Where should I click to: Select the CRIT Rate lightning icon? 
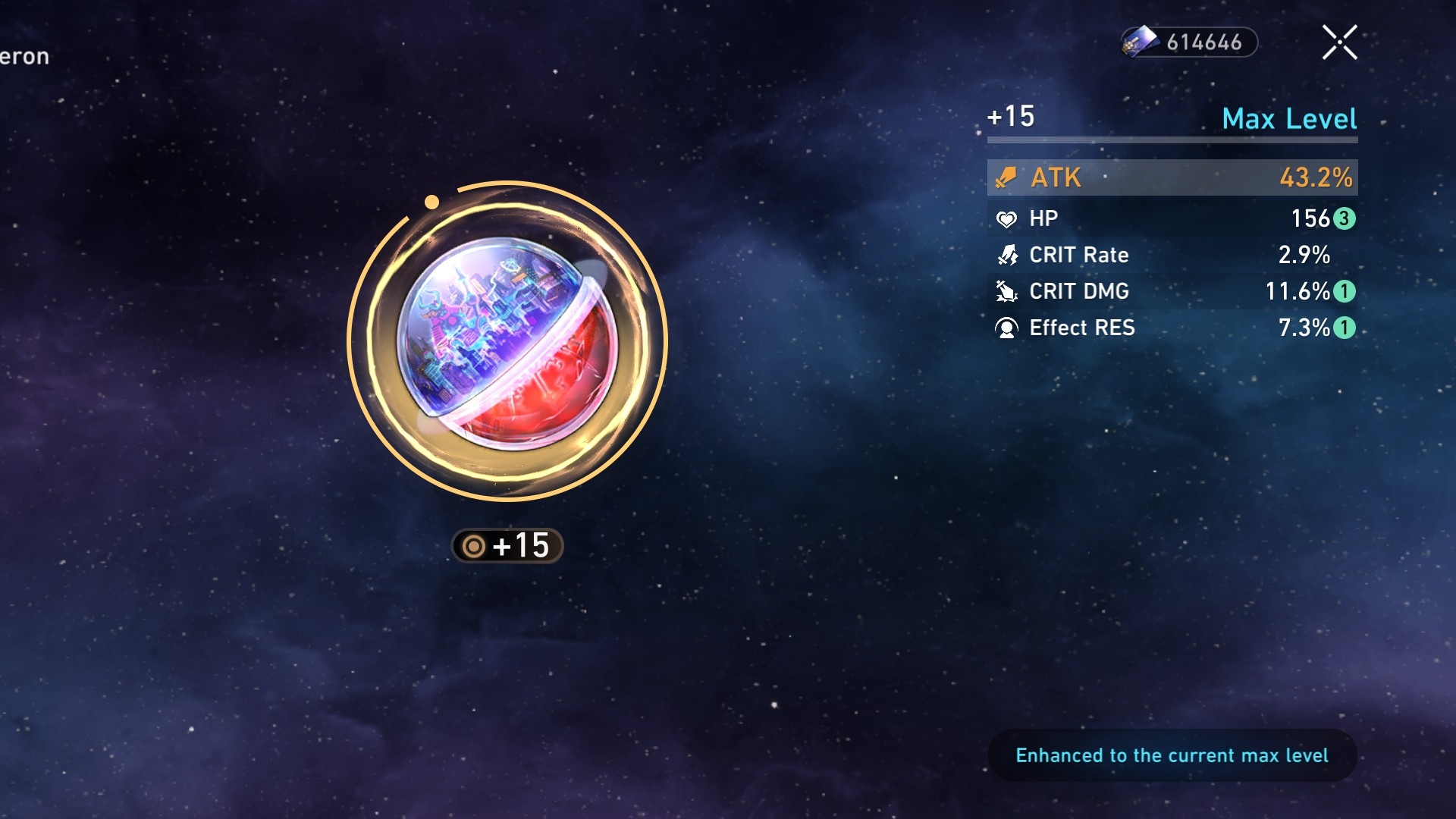point(1006,256)
